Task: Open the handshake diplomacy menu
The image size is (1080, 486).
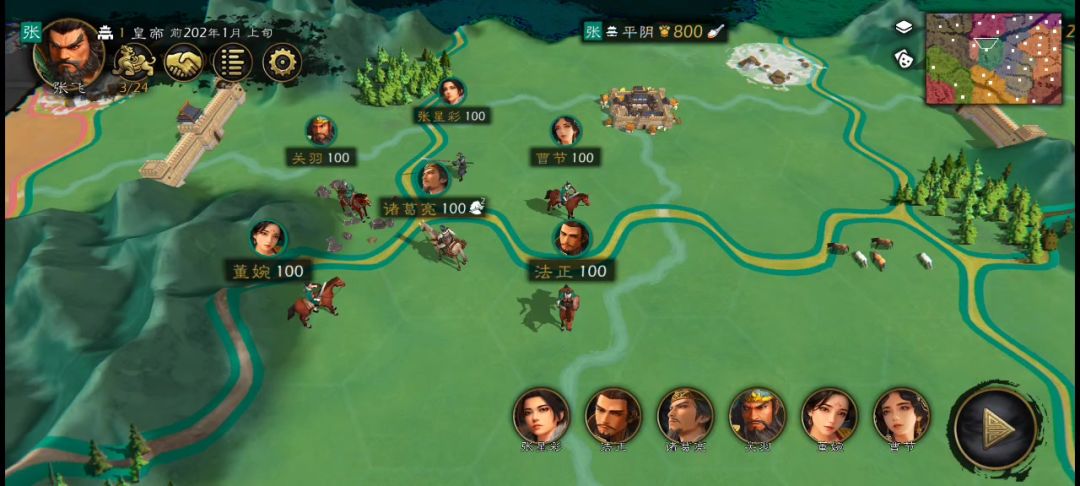Action: pos(183,63)
